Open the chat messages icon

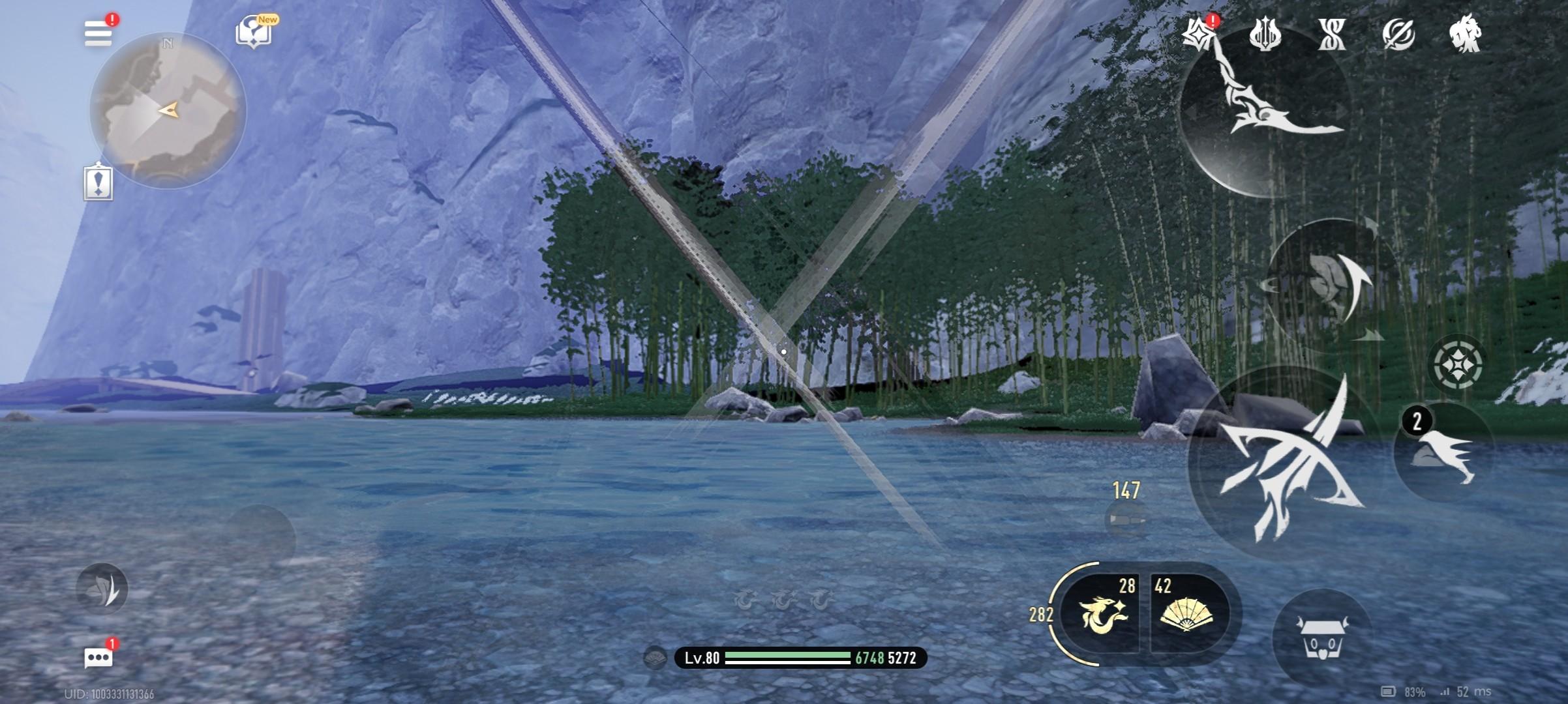(x=98, y=657)
